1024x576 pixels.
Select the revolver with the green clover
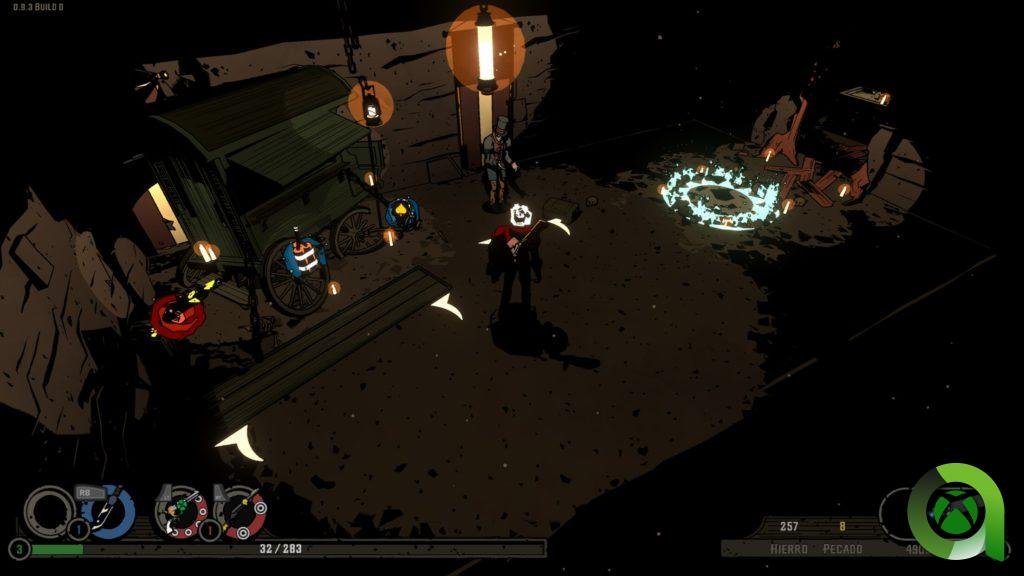pos(181,511)
